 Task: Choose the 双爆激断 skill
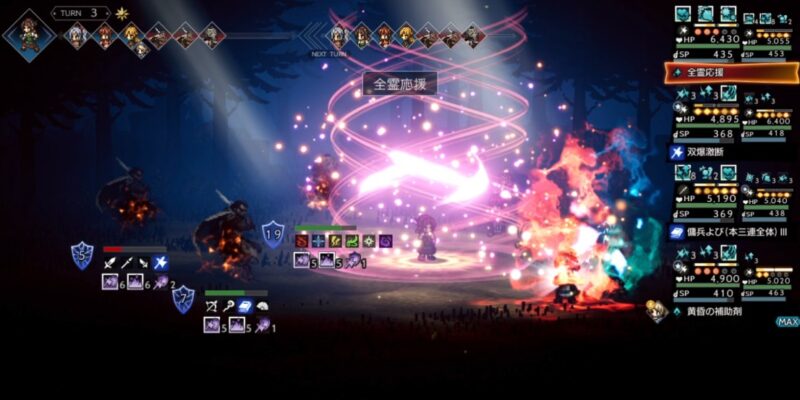[732, 152]
